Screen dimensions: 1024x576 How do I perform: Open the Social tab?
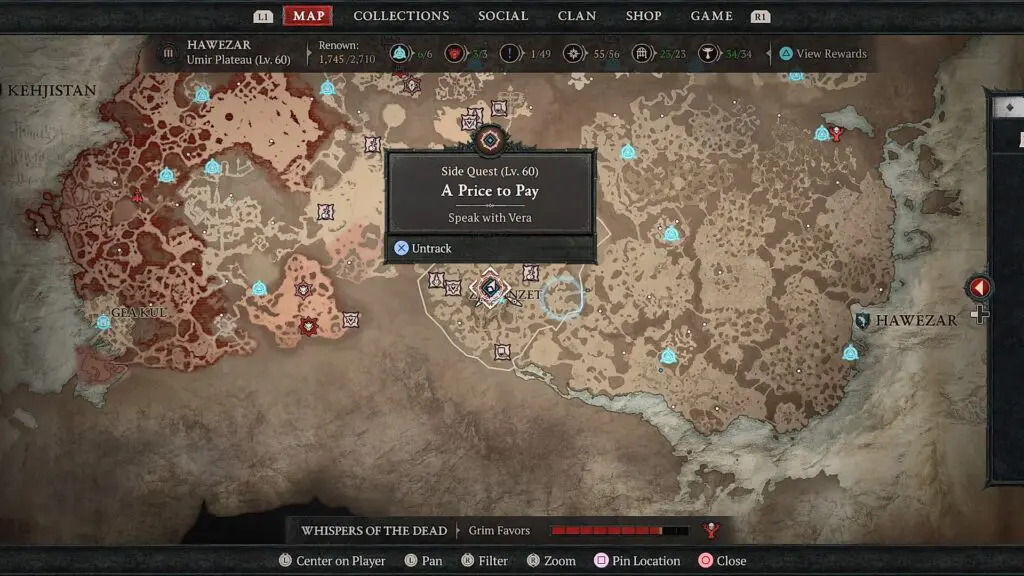pyautogui.click(x=503, y=16)
